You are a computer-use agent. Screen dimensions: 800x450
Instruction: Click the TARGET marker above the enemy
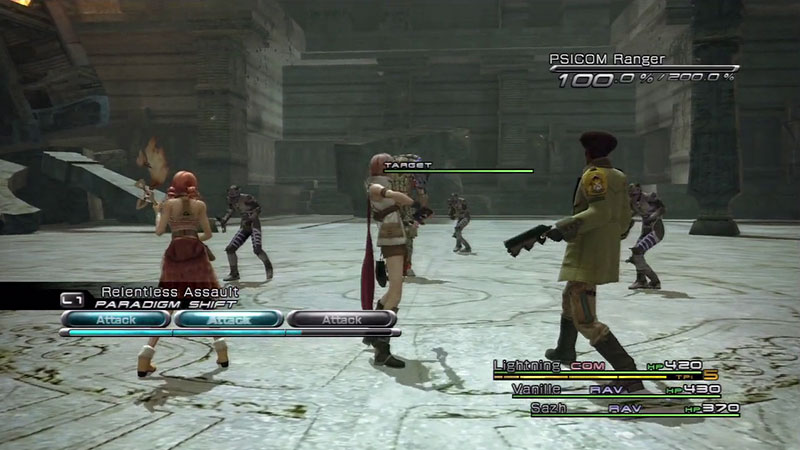point(407,164)
